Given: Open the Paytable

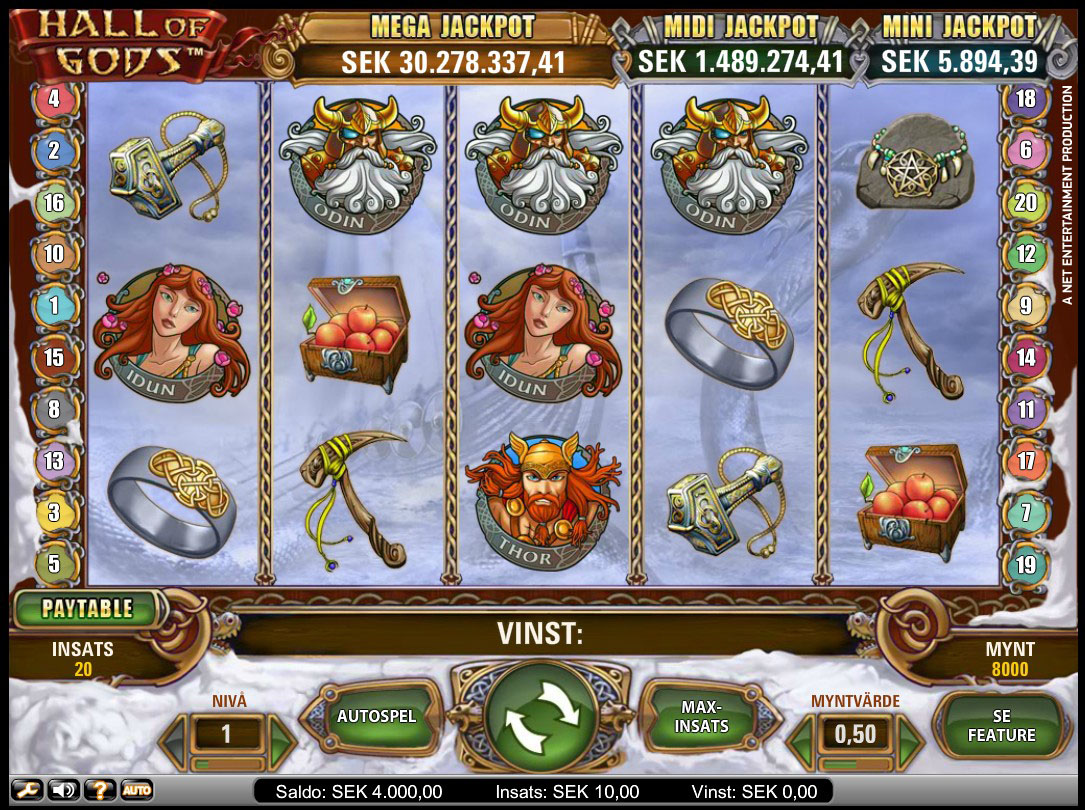Looking at the screenshot, I should (x=86, y=608).
